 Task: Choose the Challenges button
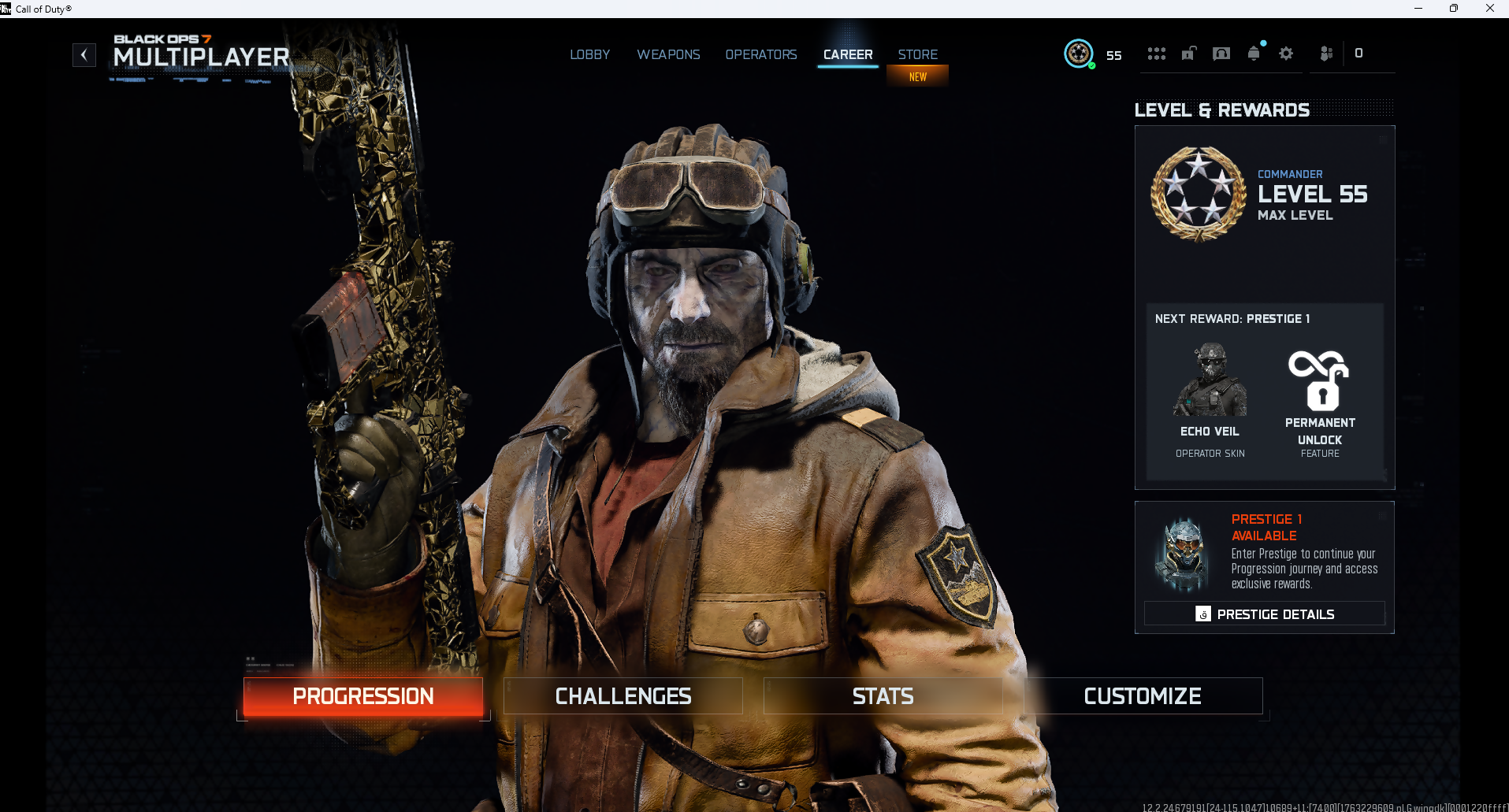(623, 696)
